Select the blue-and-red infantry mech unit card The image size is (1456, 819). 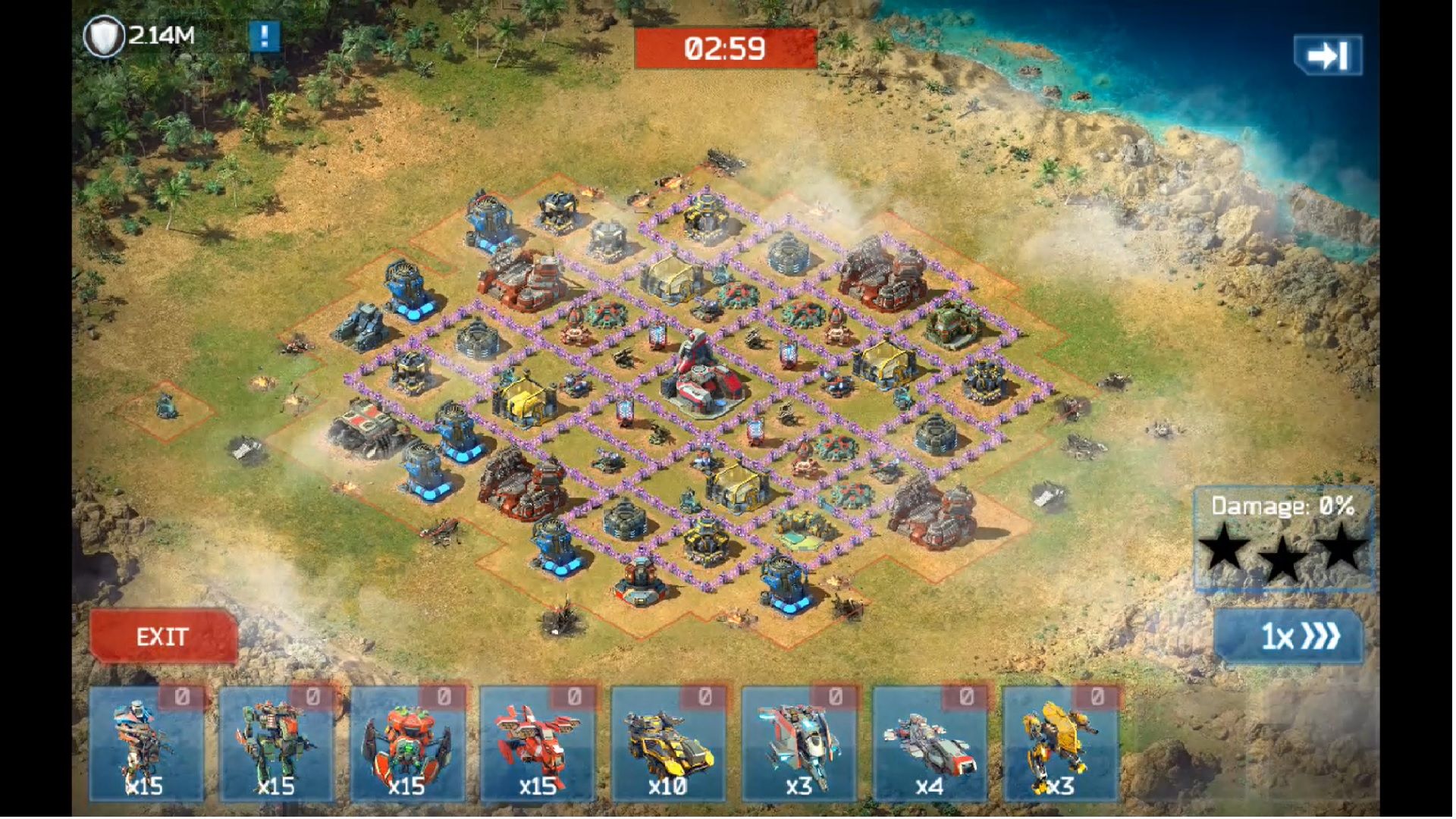146,745
